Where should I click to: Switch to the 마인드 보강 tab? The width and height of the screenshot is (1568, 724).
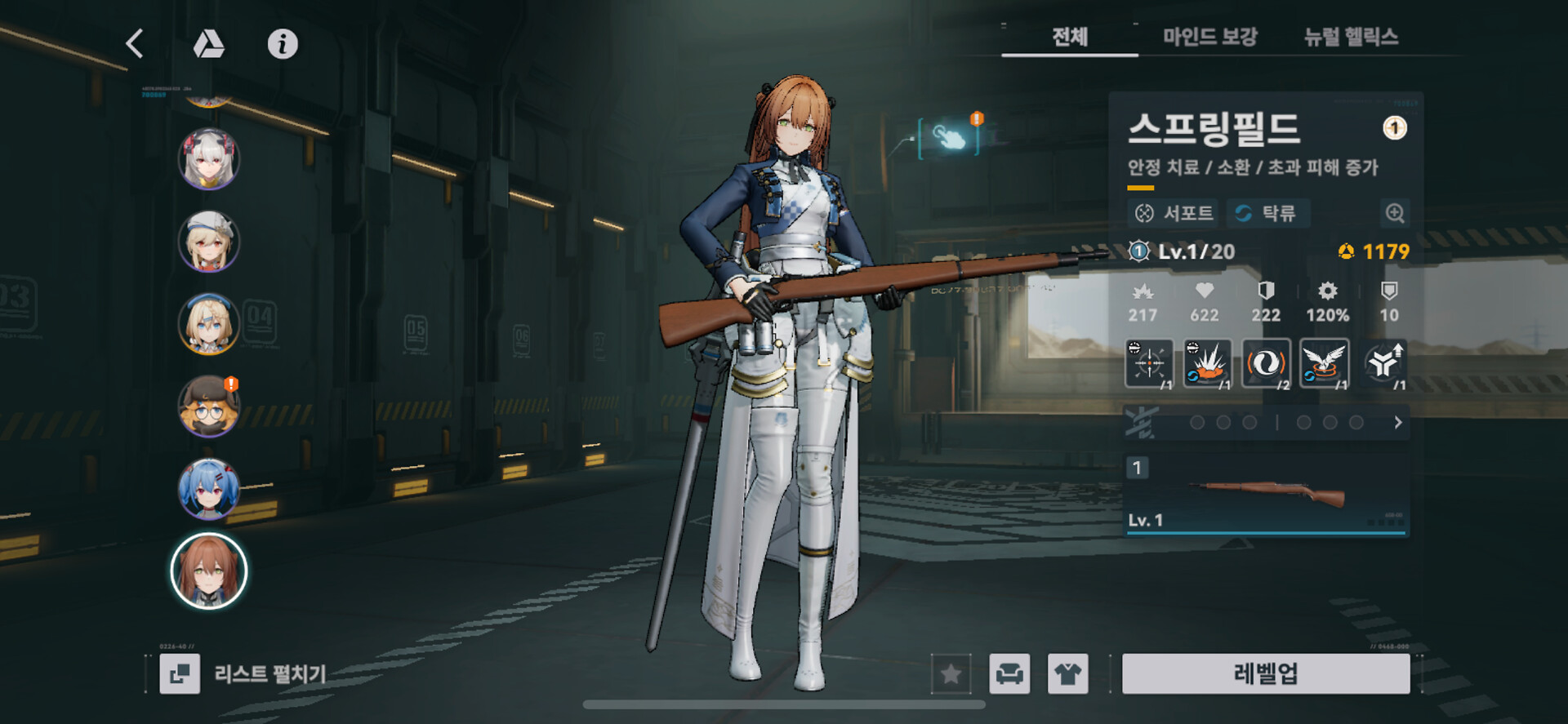1209,37
